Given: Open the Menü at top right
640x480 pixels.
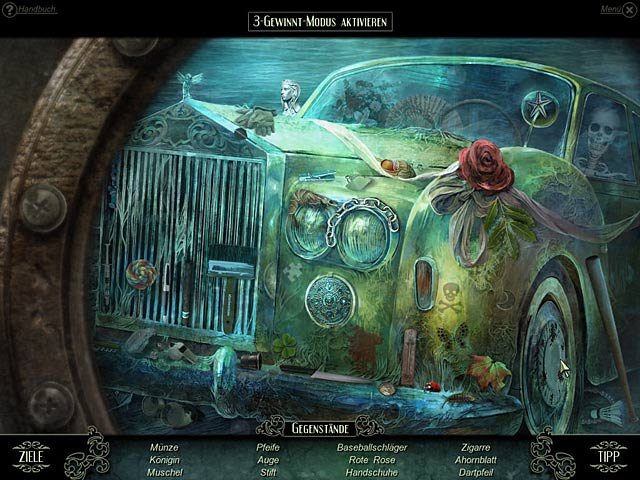Looking at the screenshot, I should [612, 9].
